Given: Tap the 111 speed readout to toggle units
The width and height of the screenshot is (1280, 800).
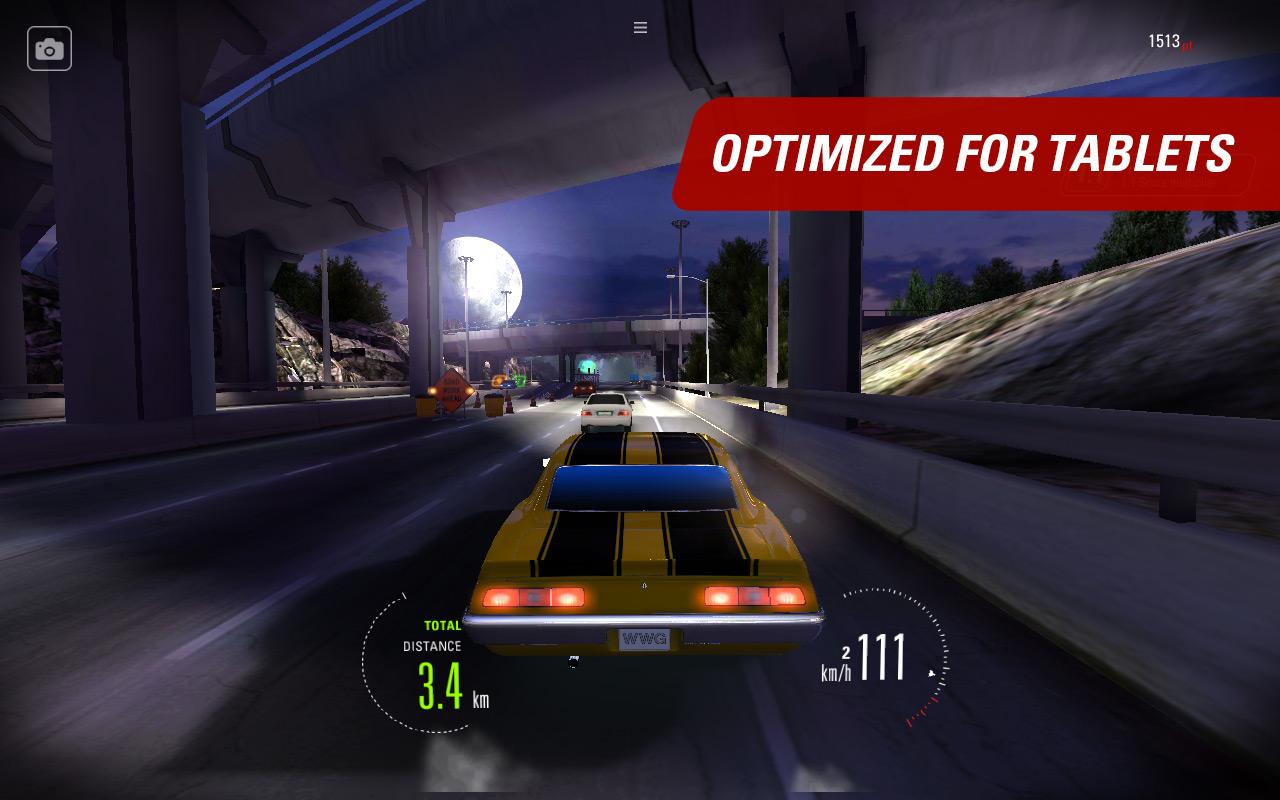Looking at the screenshot, I should pos(882,657).
